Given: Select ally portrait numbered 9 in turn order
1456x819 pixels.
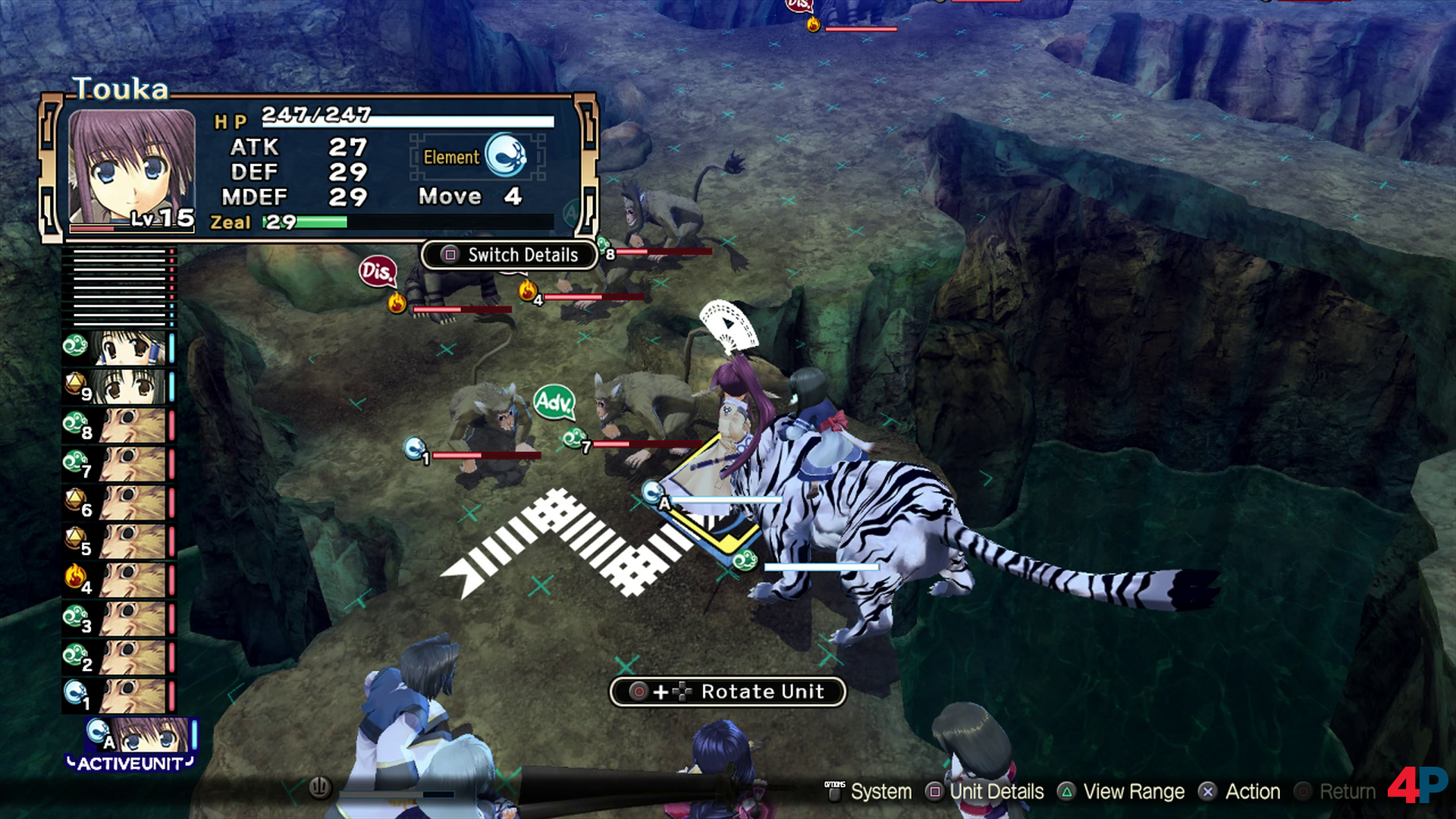Looking at the screenshot, I should coord(133,386).
